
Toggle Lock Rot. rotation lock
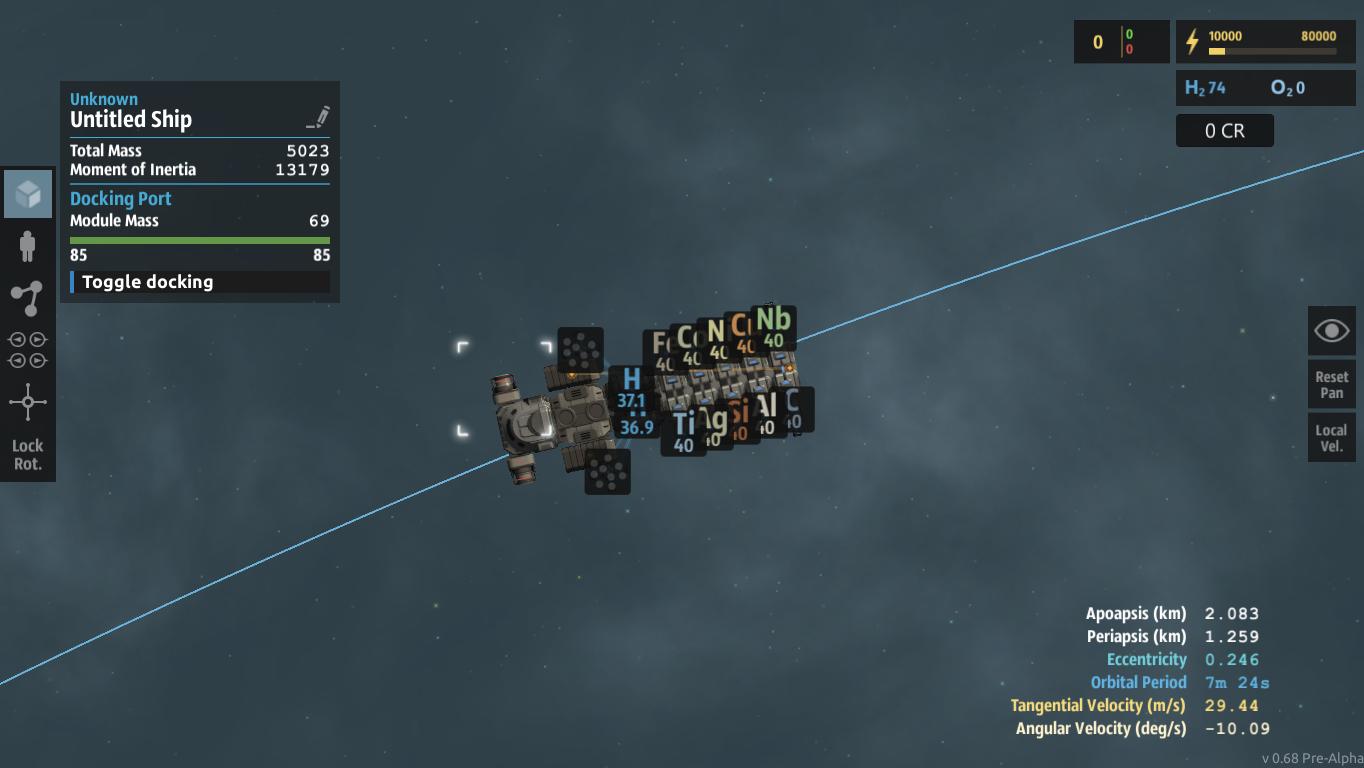tap(28, 428)
